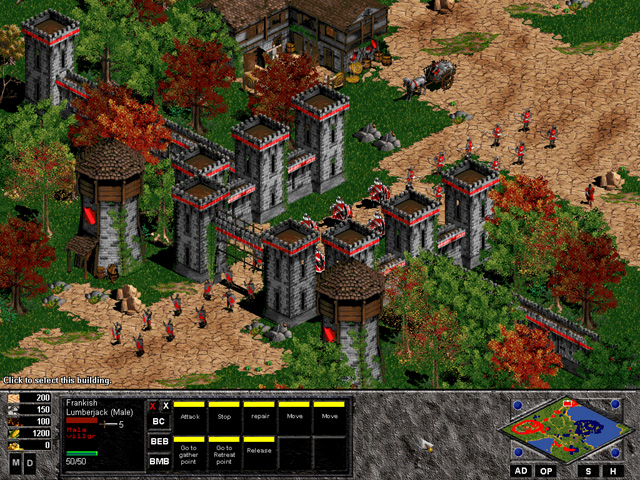
Task: Select Go to gather point
Action: coord(190,452)
